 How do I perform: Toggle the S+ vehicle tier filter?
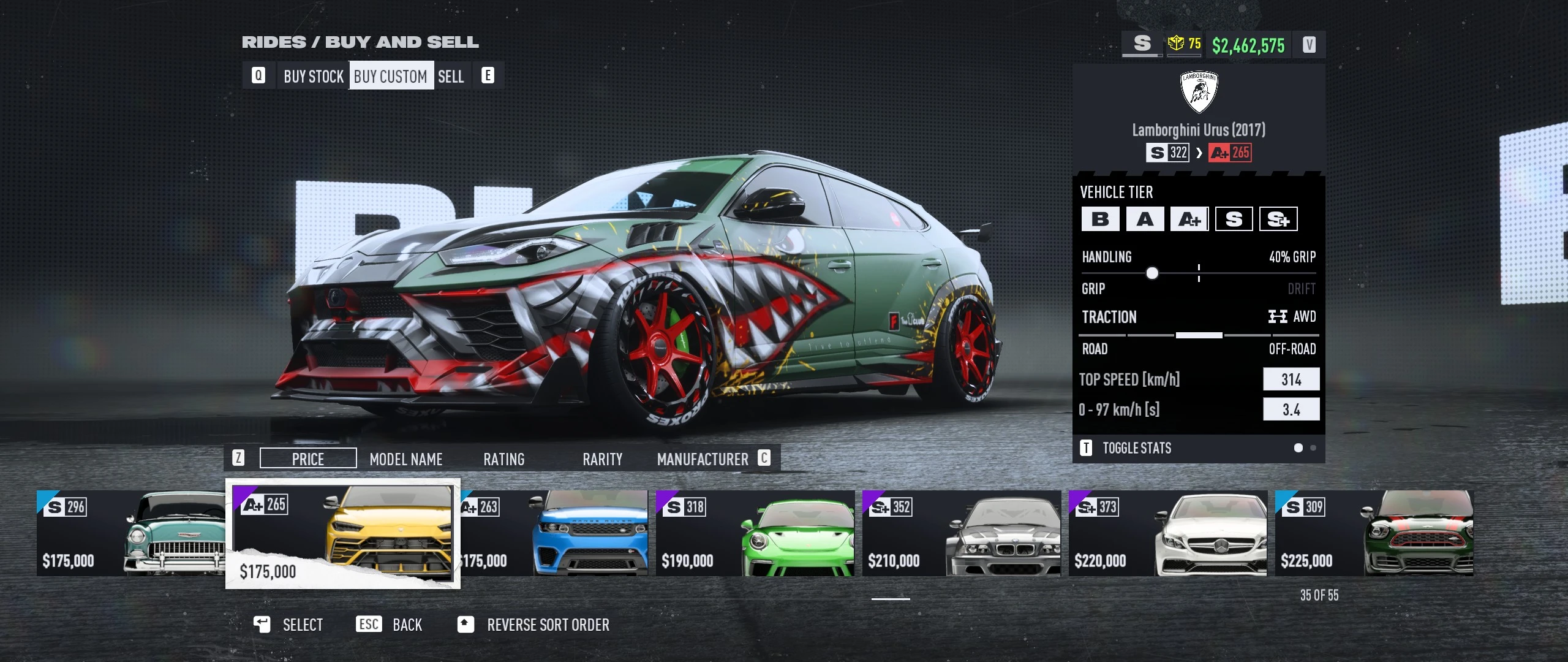1279,219
